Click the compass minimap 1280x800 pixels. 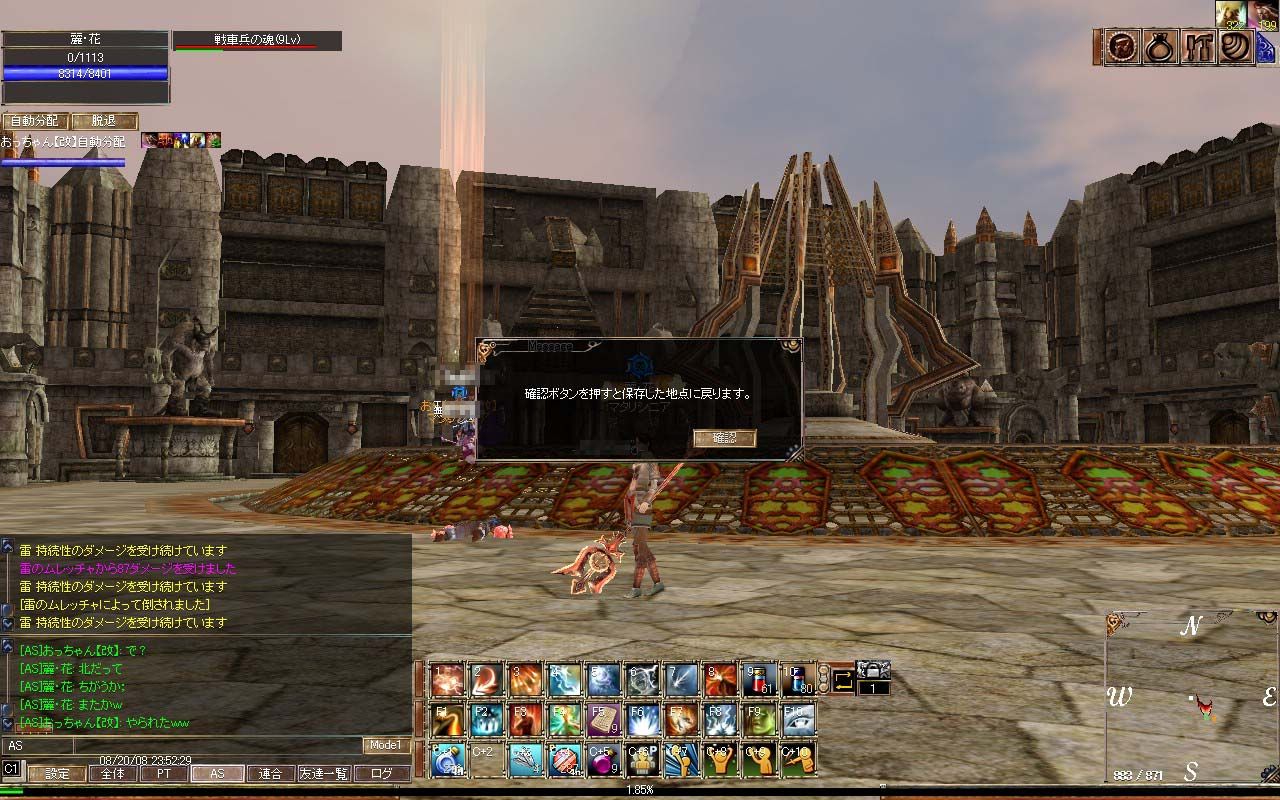[x=1190, y=697]
